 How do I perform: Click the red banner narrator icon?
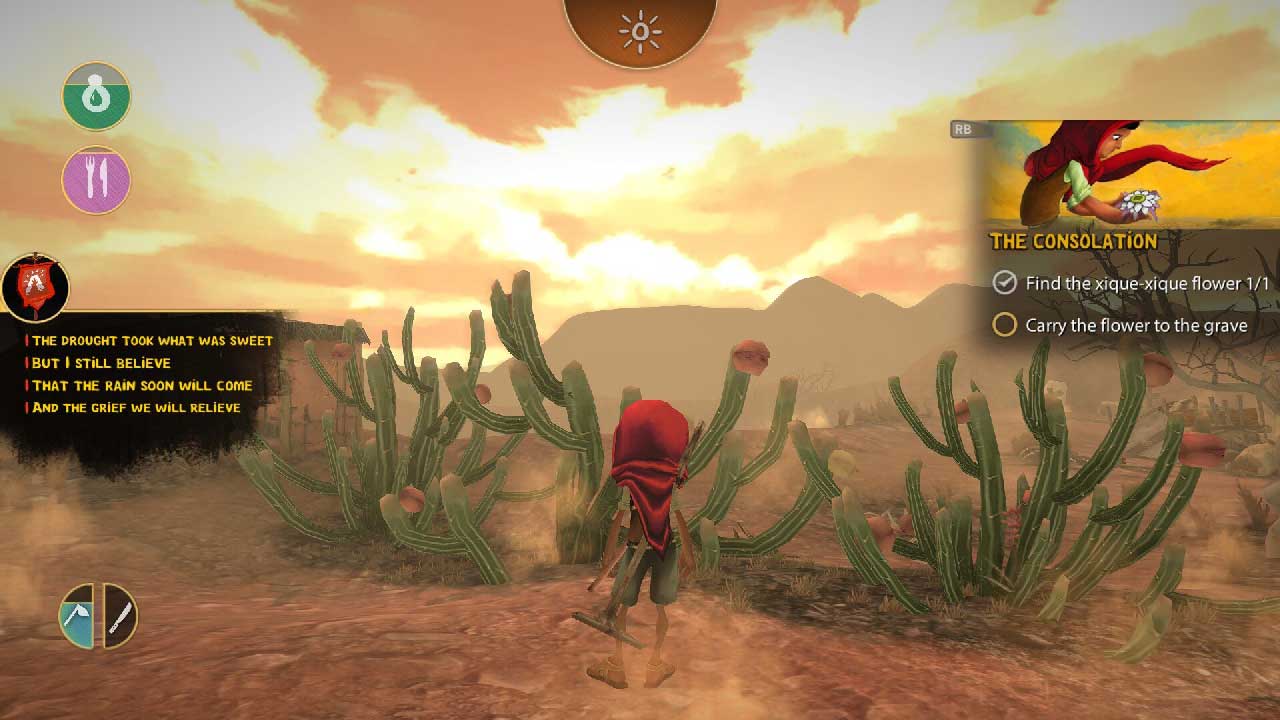click(36, 286)
